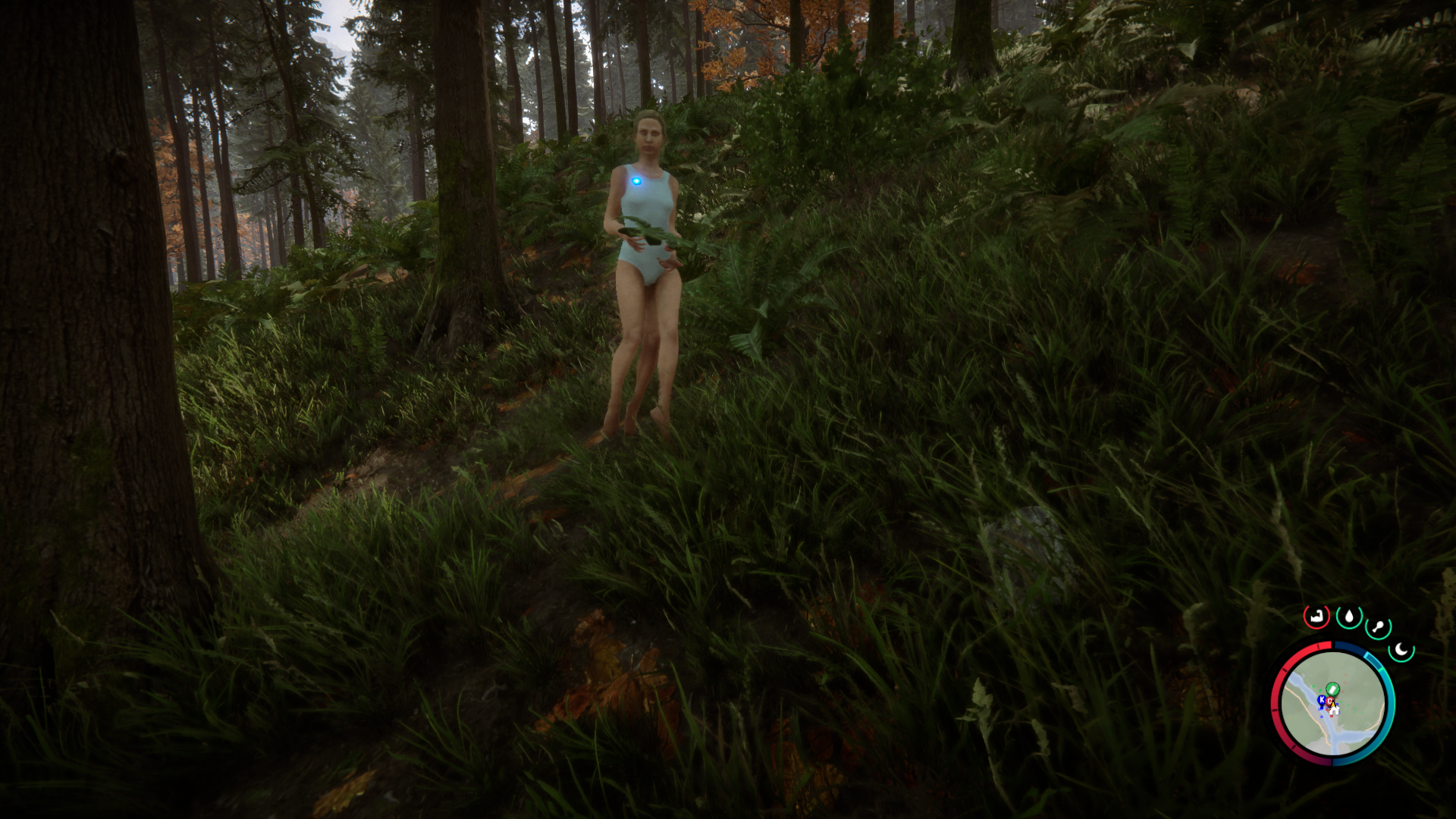
Task: Click the yellow player arrow on the minimap
Action: (1333, 704)
